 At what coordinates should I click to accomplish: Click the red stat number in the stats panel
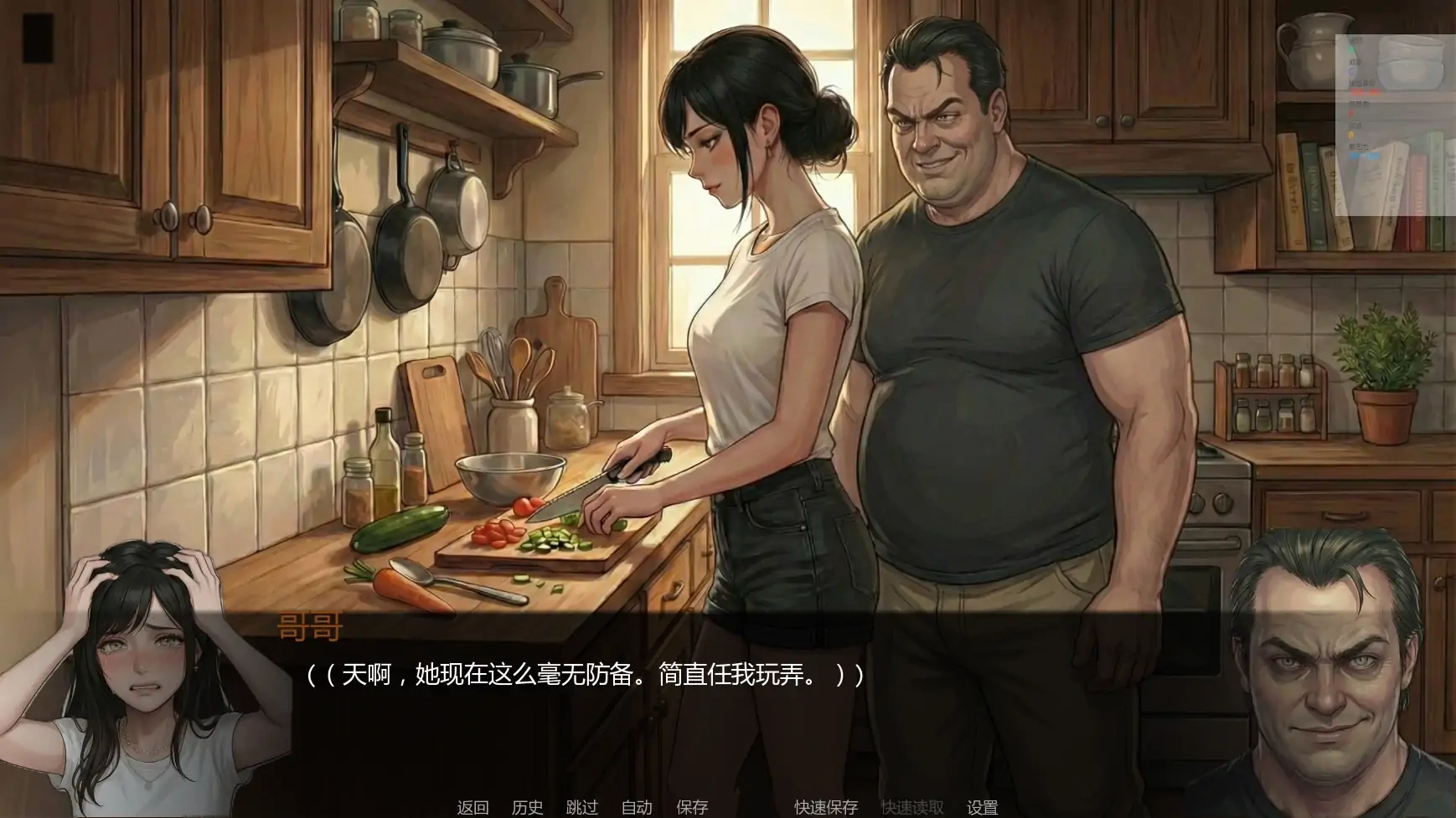tap(1365, 92)
